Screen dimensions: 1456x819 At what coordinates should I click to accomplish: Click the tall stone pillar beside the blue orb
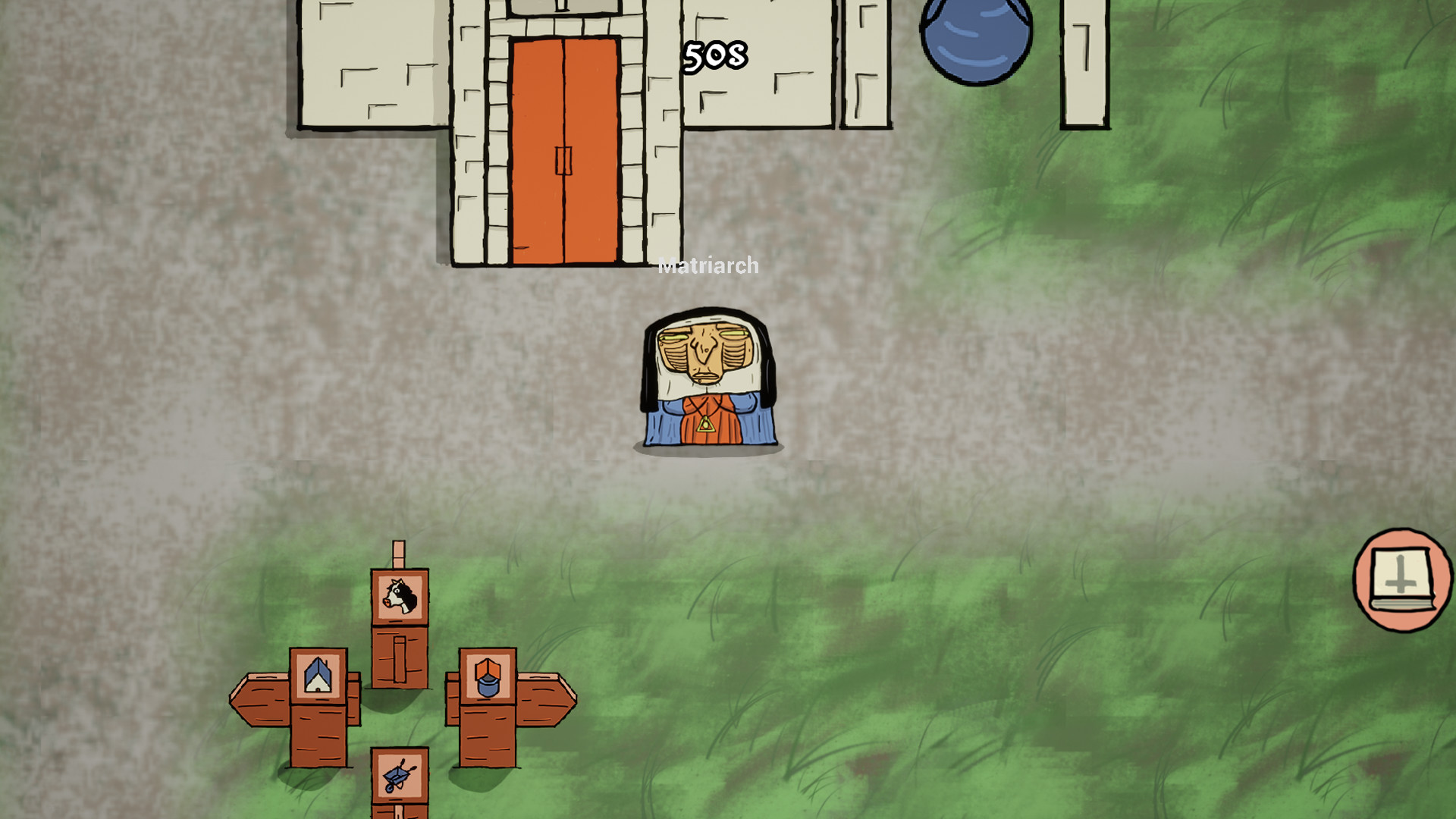pos(1085,64)
